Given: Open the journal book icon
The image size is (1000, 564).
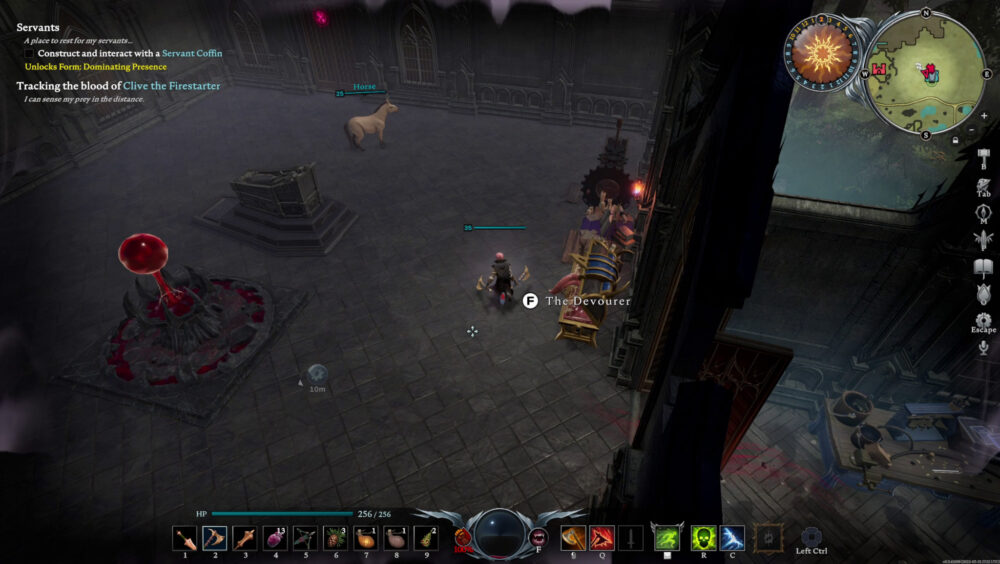Looking at the screenshot, I should click(x=983, y=267).
